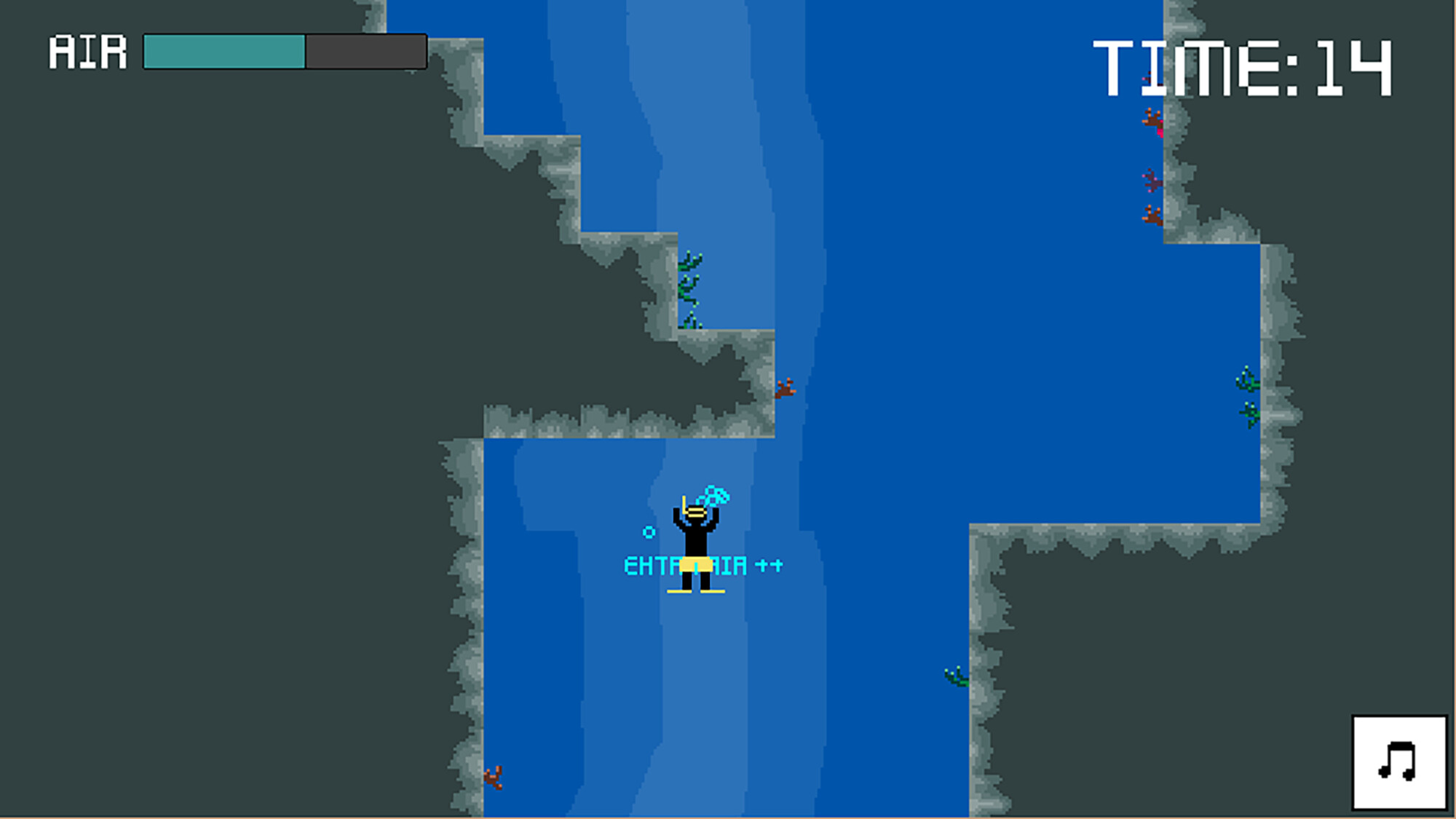1456x819 pixels.
Task: Click the red crab on the top right wall
Action: pyautogui.click(x=1152, y=119)
